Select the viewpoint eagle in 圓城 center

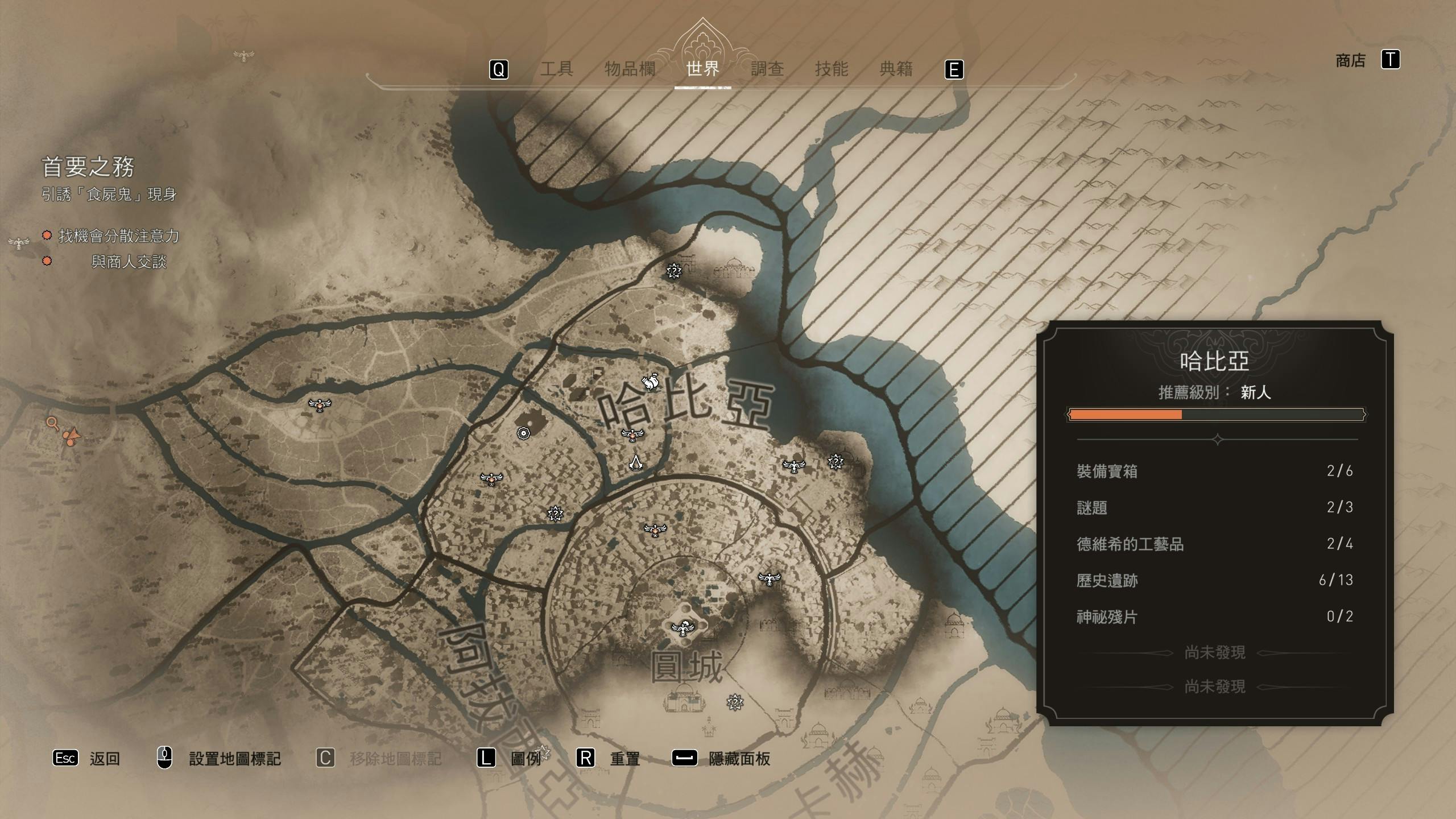[682, 628]
